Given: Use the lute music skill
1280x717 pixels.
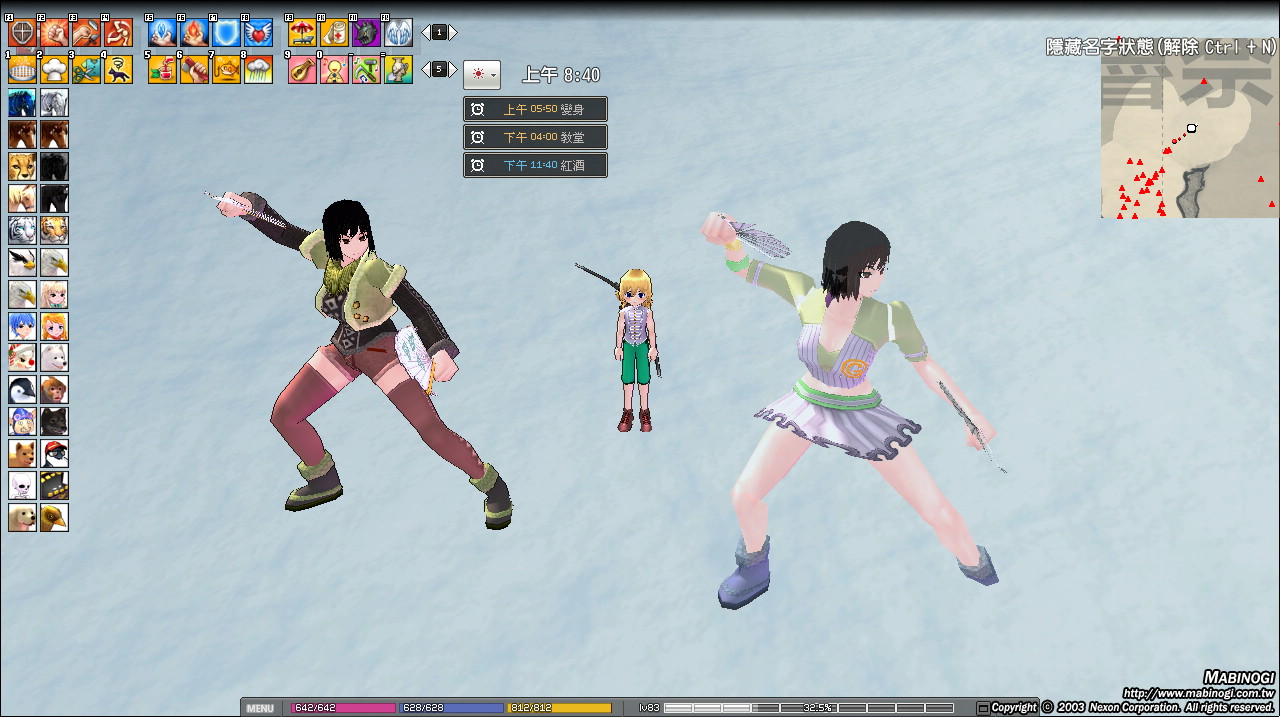Looking at the screenshot, I should [302, 69].
